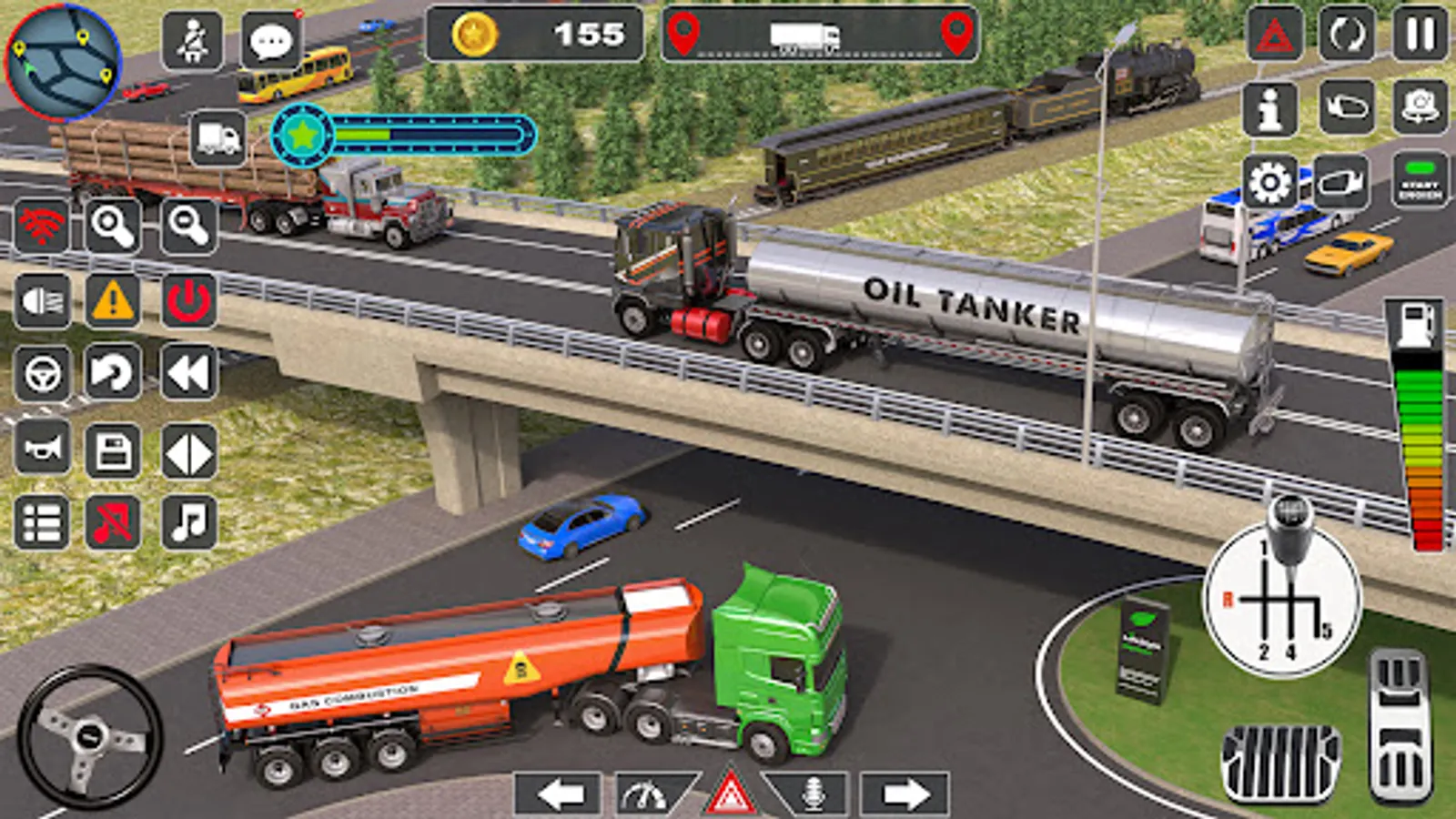Turn the steering wheel control

click(89, 735)
